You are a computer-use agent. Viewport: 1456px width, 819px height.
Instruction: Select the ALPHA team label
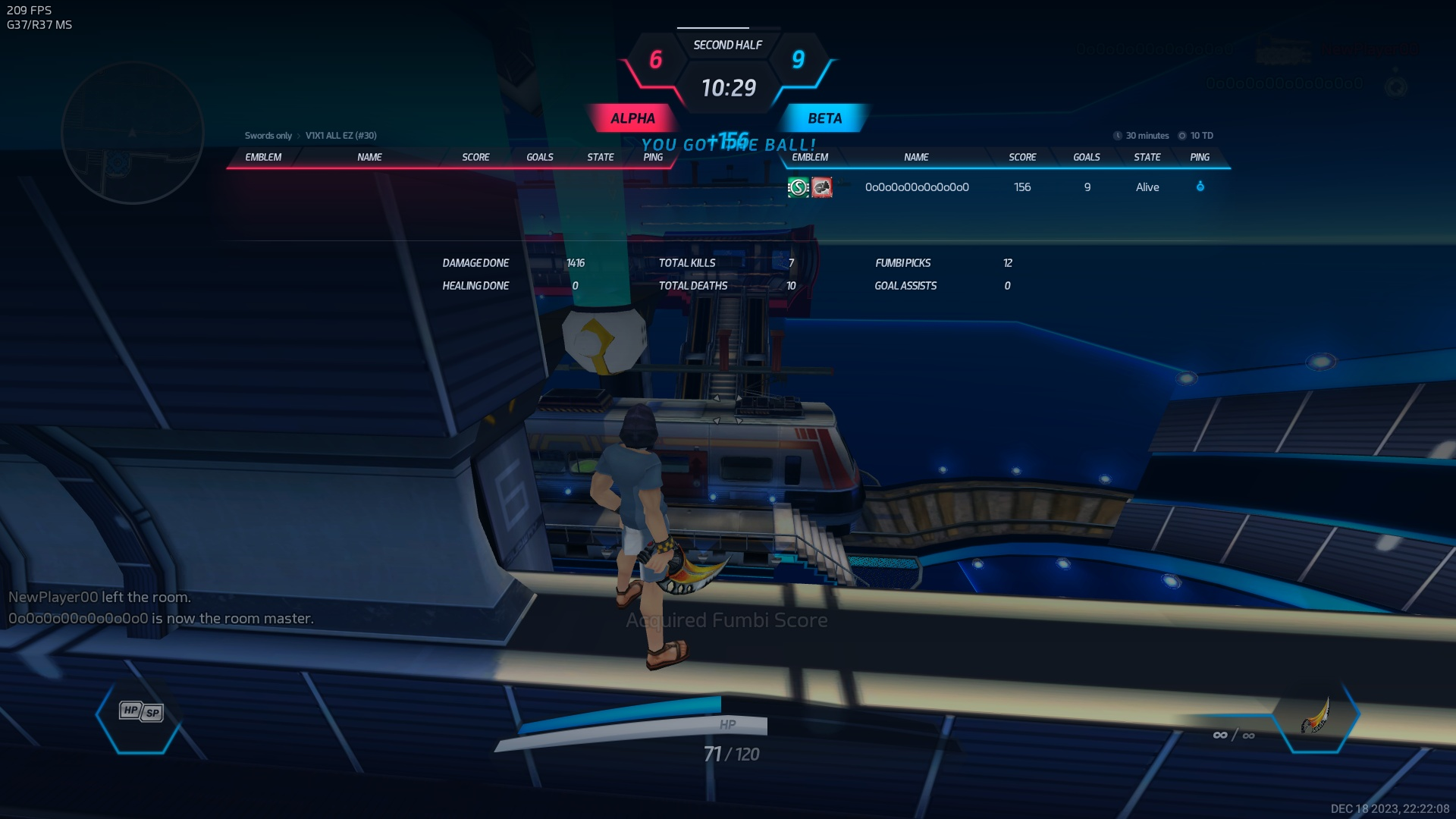[x=632, y=118]
